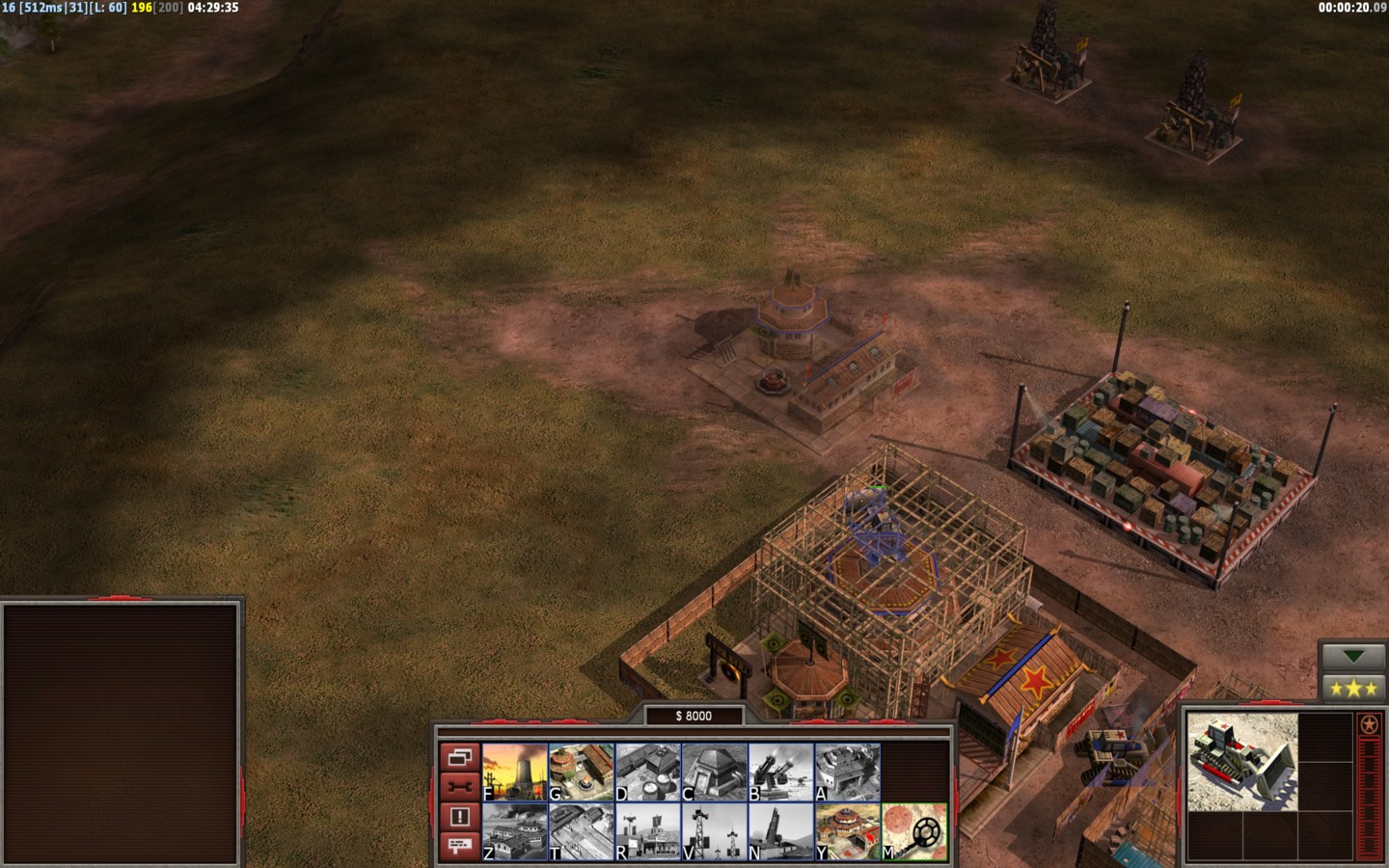The height and width of the screenshot is (868, 1389).
Task: Activate the mine detector command (M)
Action: 914,831
